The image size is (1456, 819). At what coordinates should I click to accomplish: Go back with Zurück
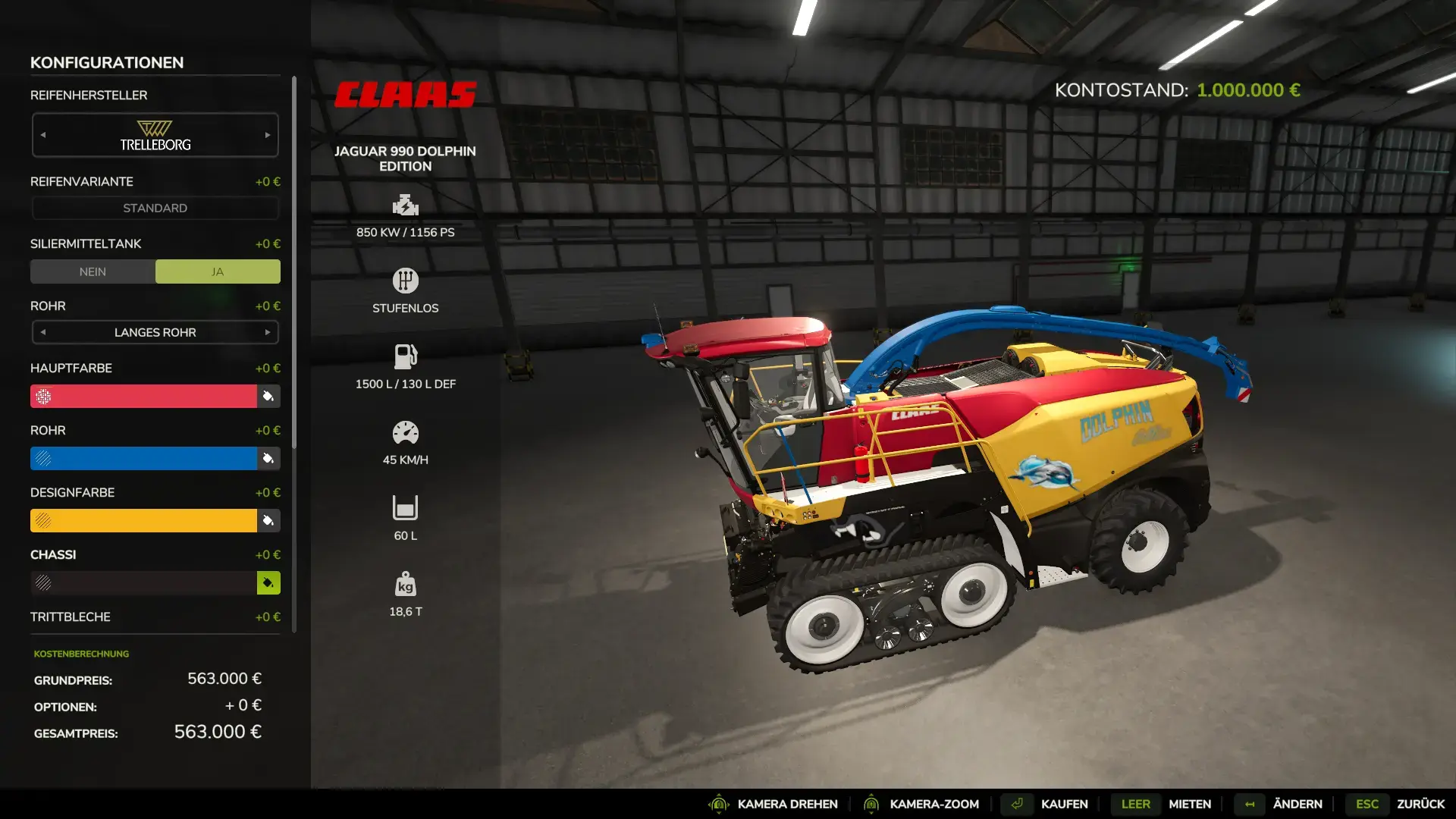tap(1420, 804)
